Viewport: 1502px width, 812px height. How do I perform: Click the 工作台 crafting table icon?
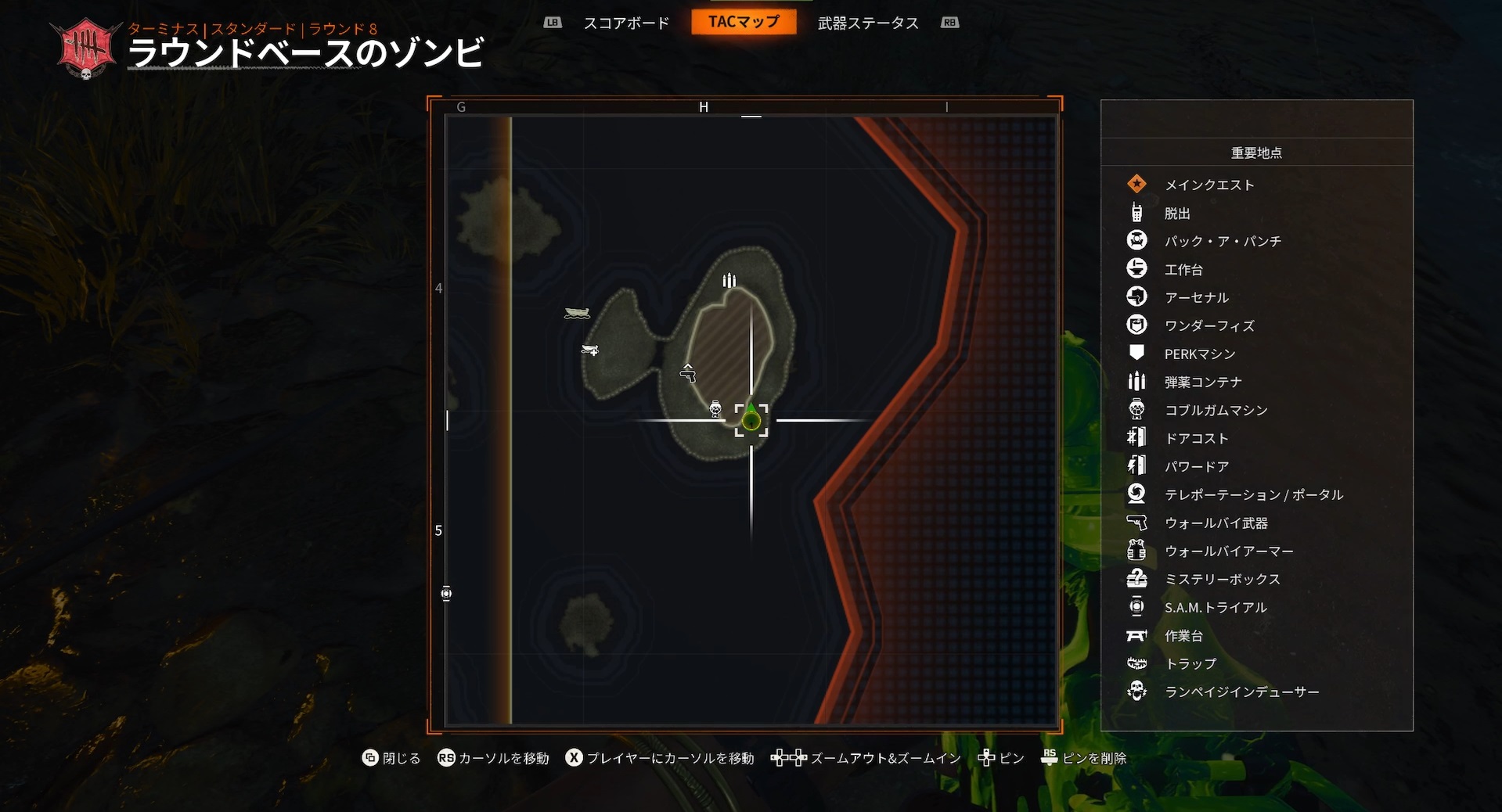point(1136,268)
